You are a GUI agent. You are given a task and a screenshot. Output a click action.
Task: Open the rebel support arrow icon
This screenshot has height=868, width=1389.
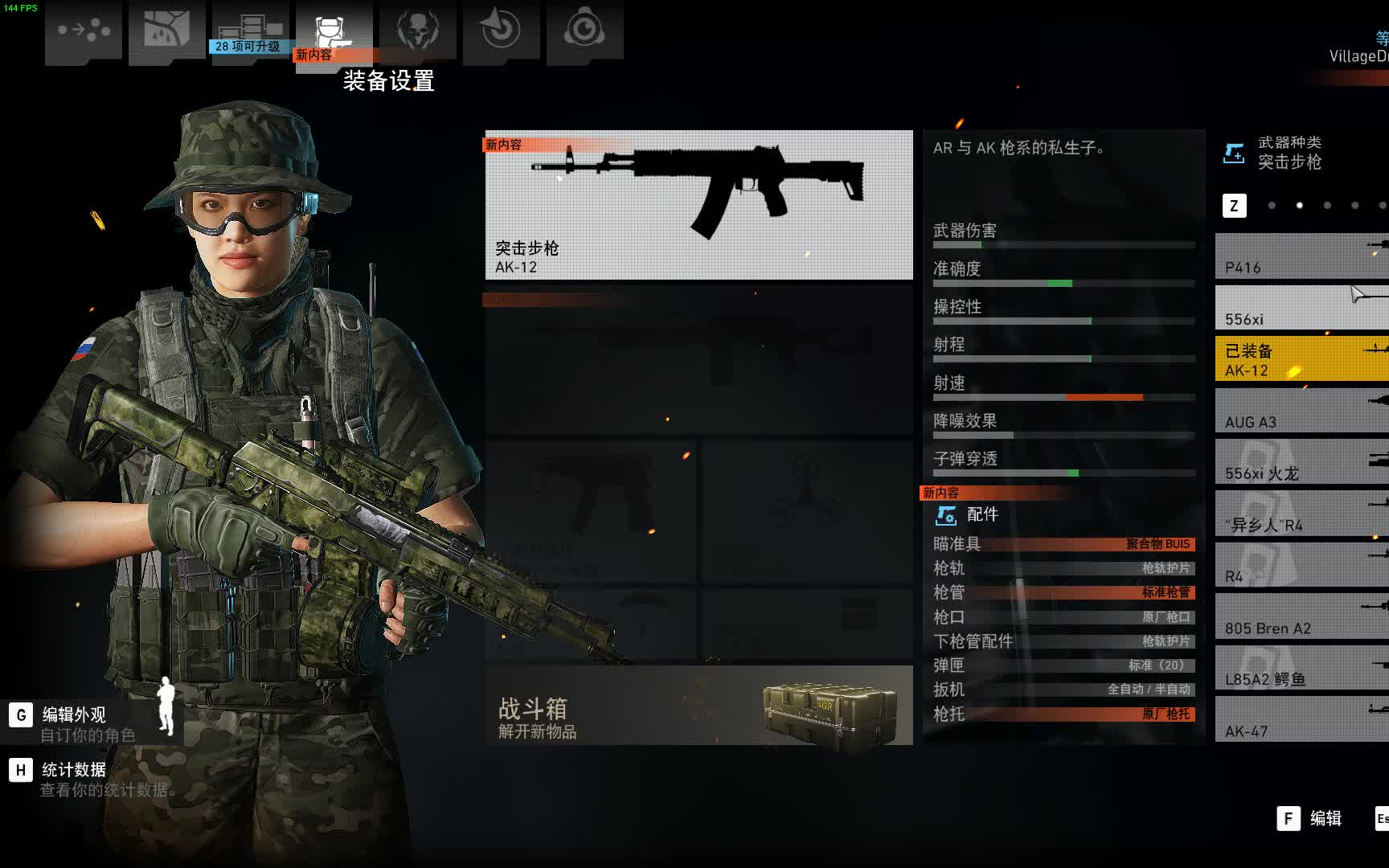(x=501, y=31)
